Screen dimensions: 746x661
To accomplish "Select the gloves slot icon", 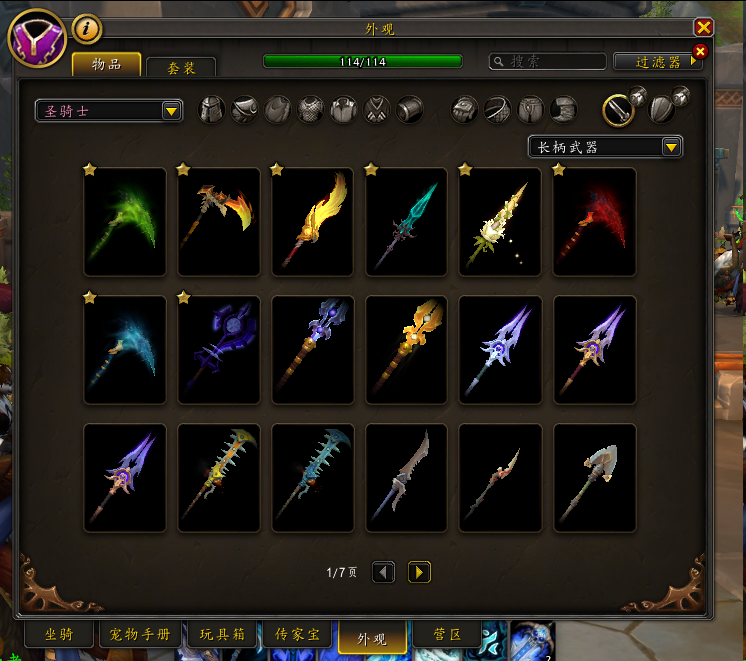I will coord(464,110).
